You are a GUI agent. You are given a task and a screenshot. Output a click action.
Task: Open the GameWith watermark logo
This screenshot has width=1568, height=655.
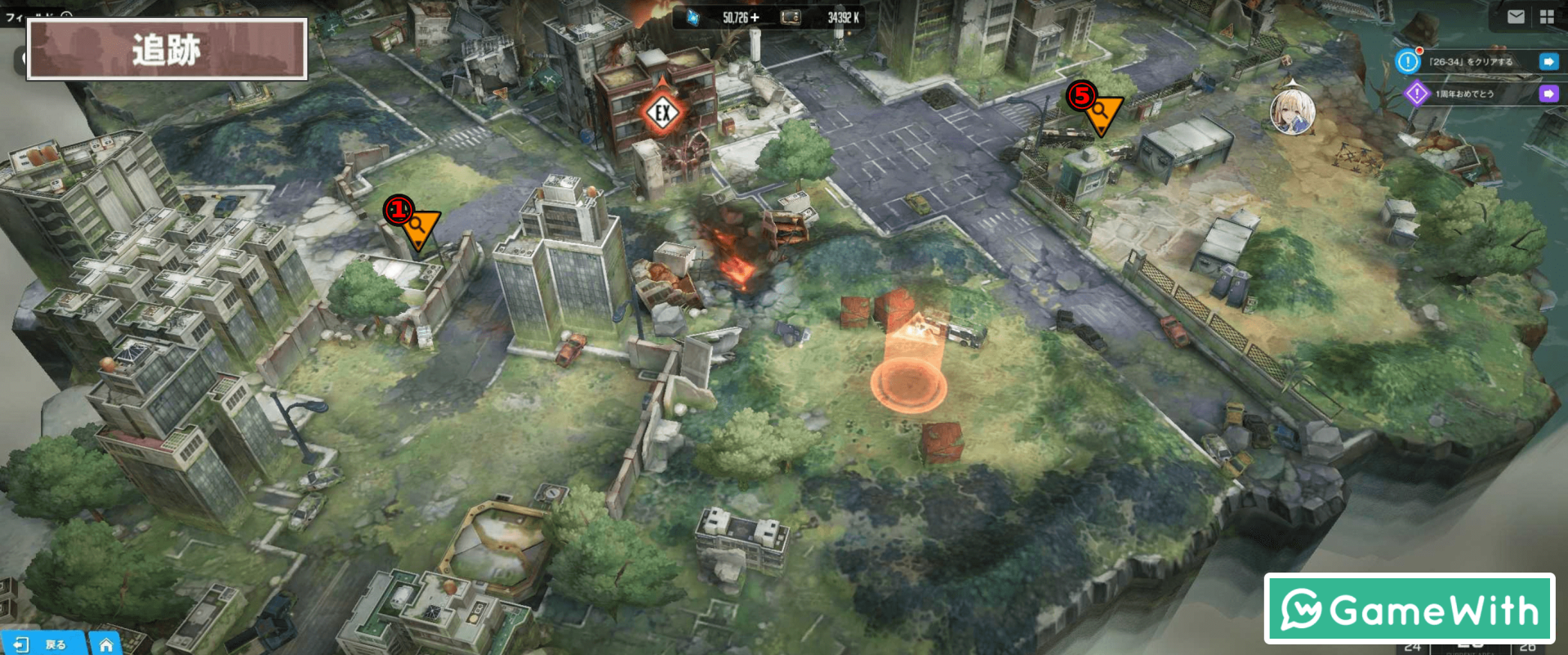point(1410,609)
